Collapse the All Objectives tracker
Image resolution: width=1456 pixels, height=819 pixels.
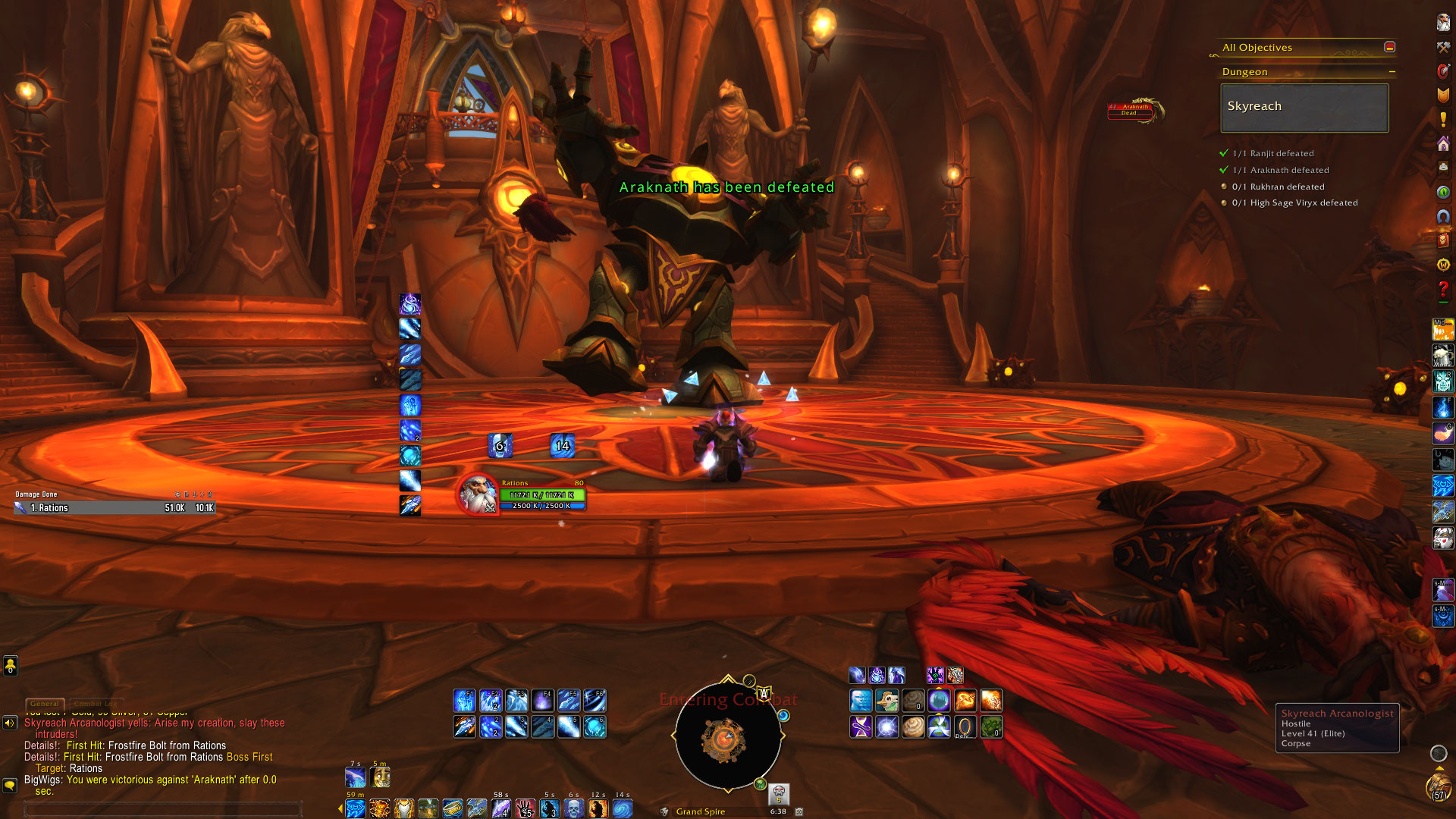pos(1389,47)
